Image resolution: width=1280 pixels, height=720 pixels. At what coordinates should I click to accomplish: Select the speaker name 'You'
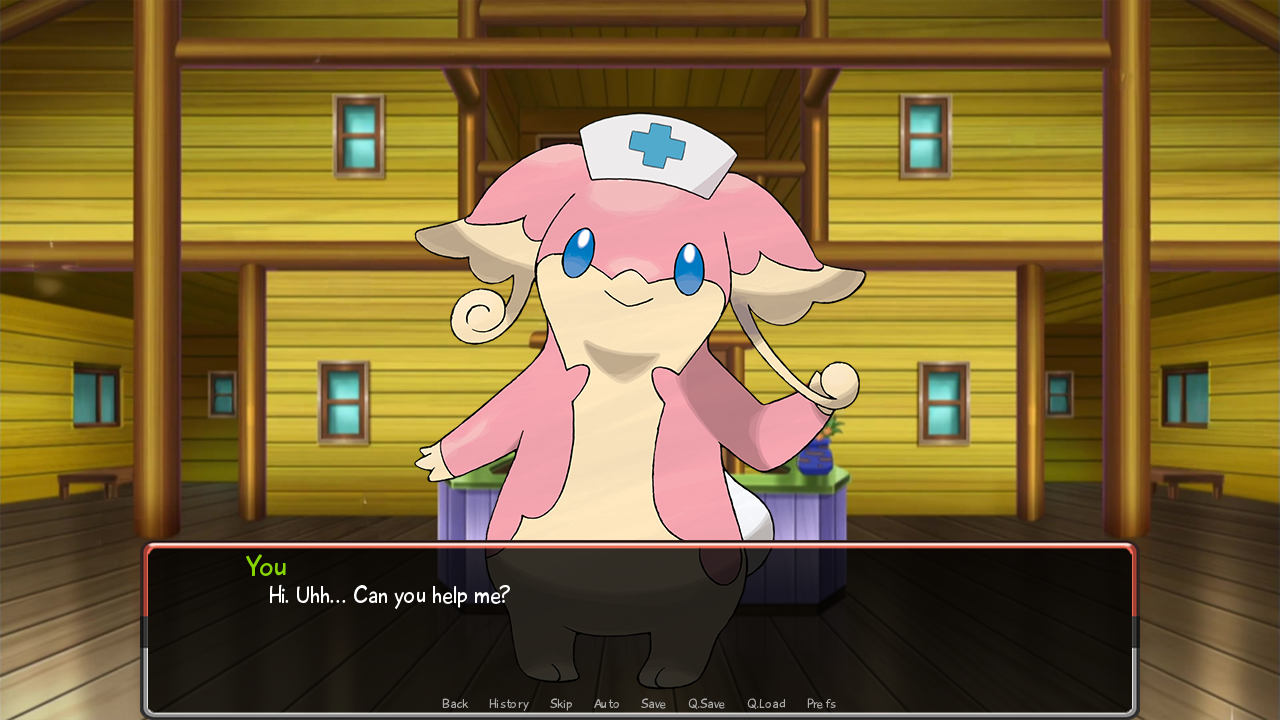tap(266, 567)
